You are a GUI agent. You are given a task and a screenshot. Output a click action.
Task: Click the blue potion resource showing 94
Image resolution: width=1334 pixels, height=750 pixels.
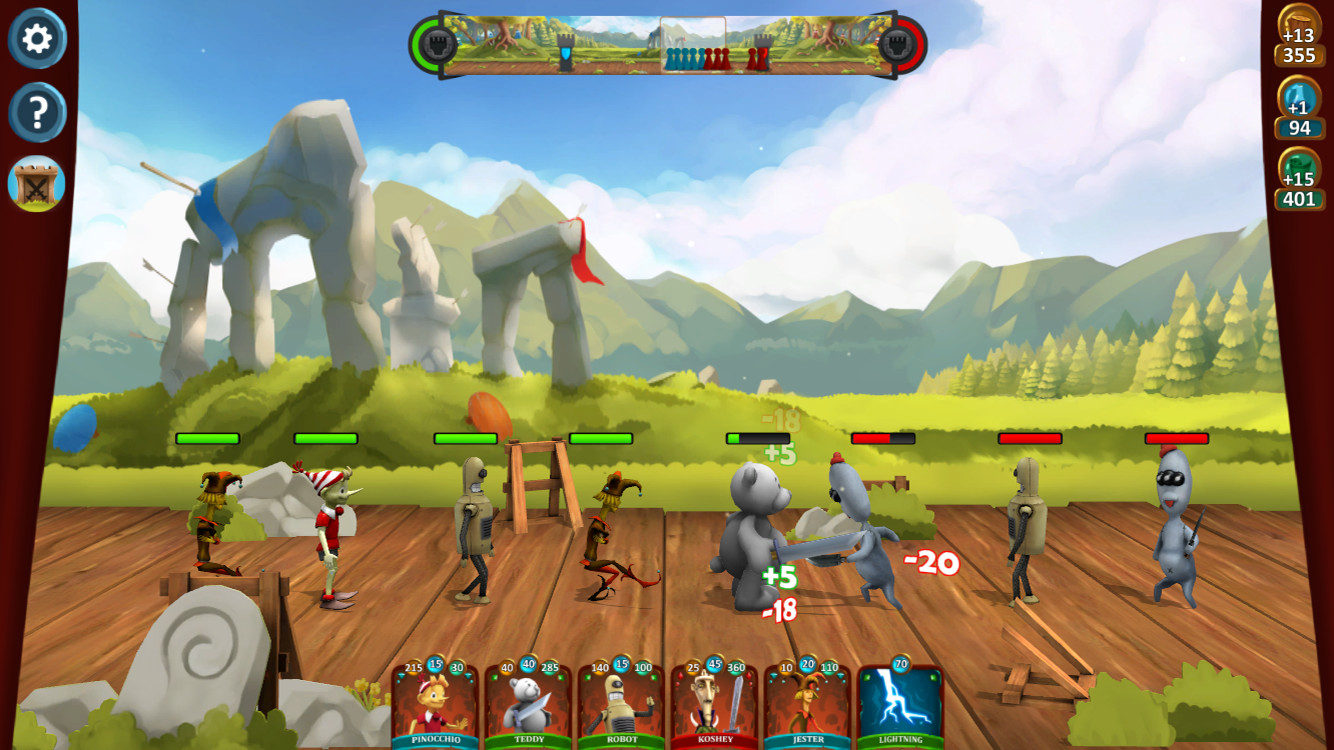[1302, 113]
